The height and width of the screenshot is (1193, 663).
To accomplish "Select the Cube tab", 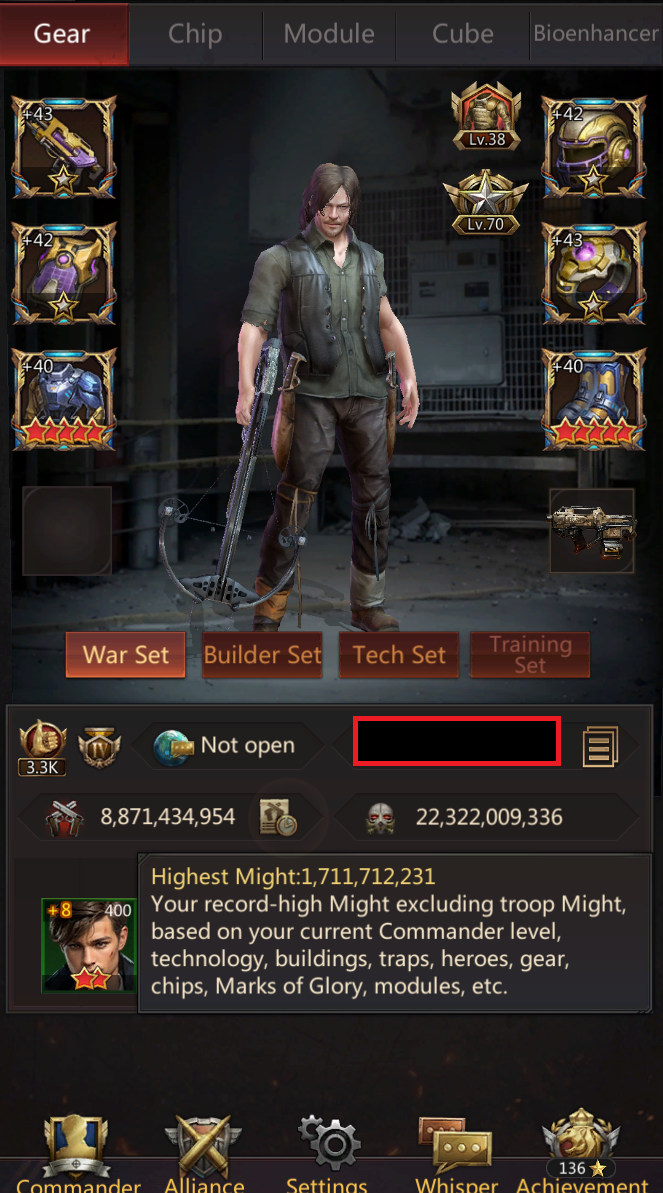I will [463, 34].
